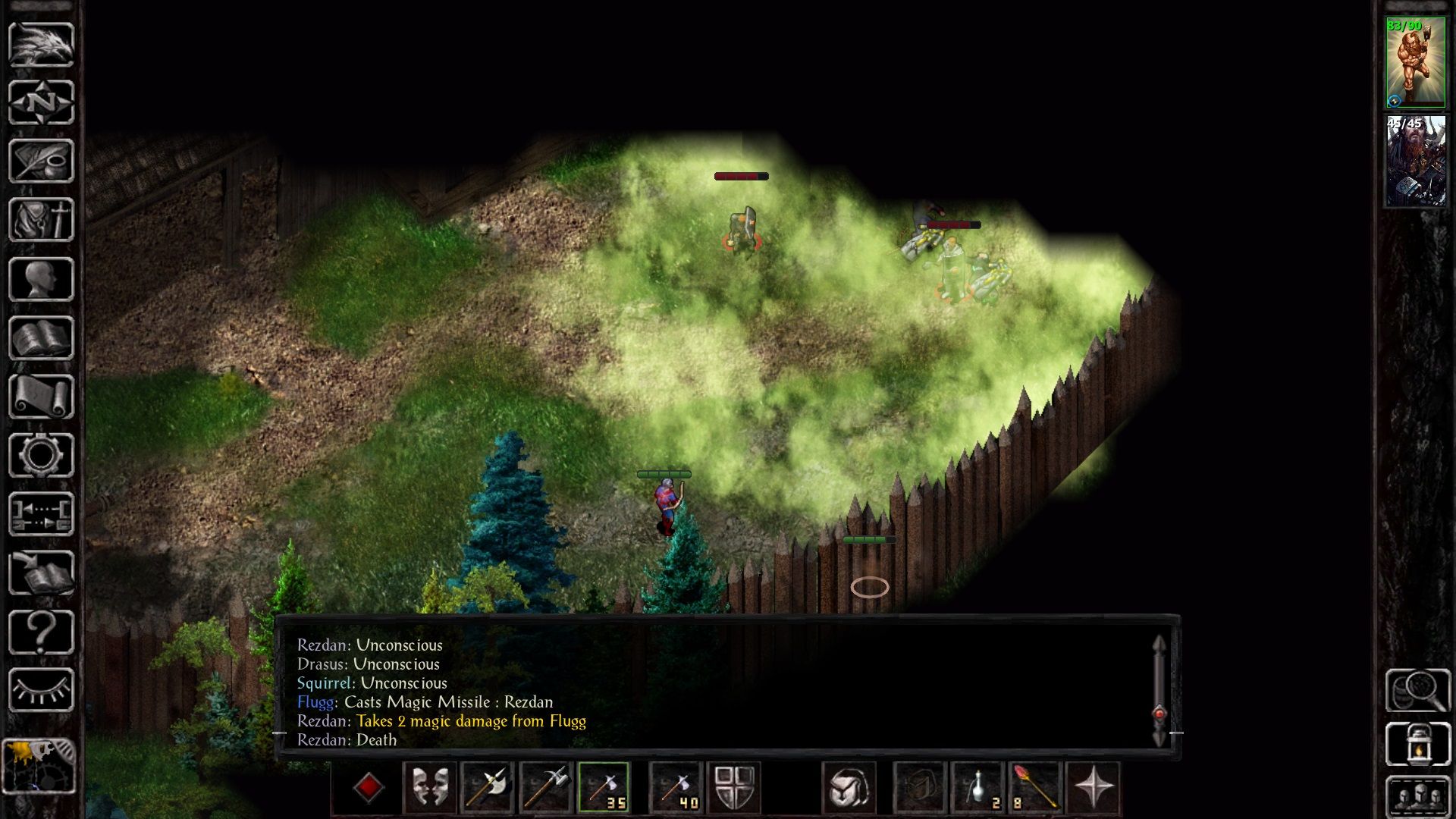The height and width of the screenshot is (819, 1456).
Task: Select all party members with the helmets button
Action: (x=1417, y=796)
